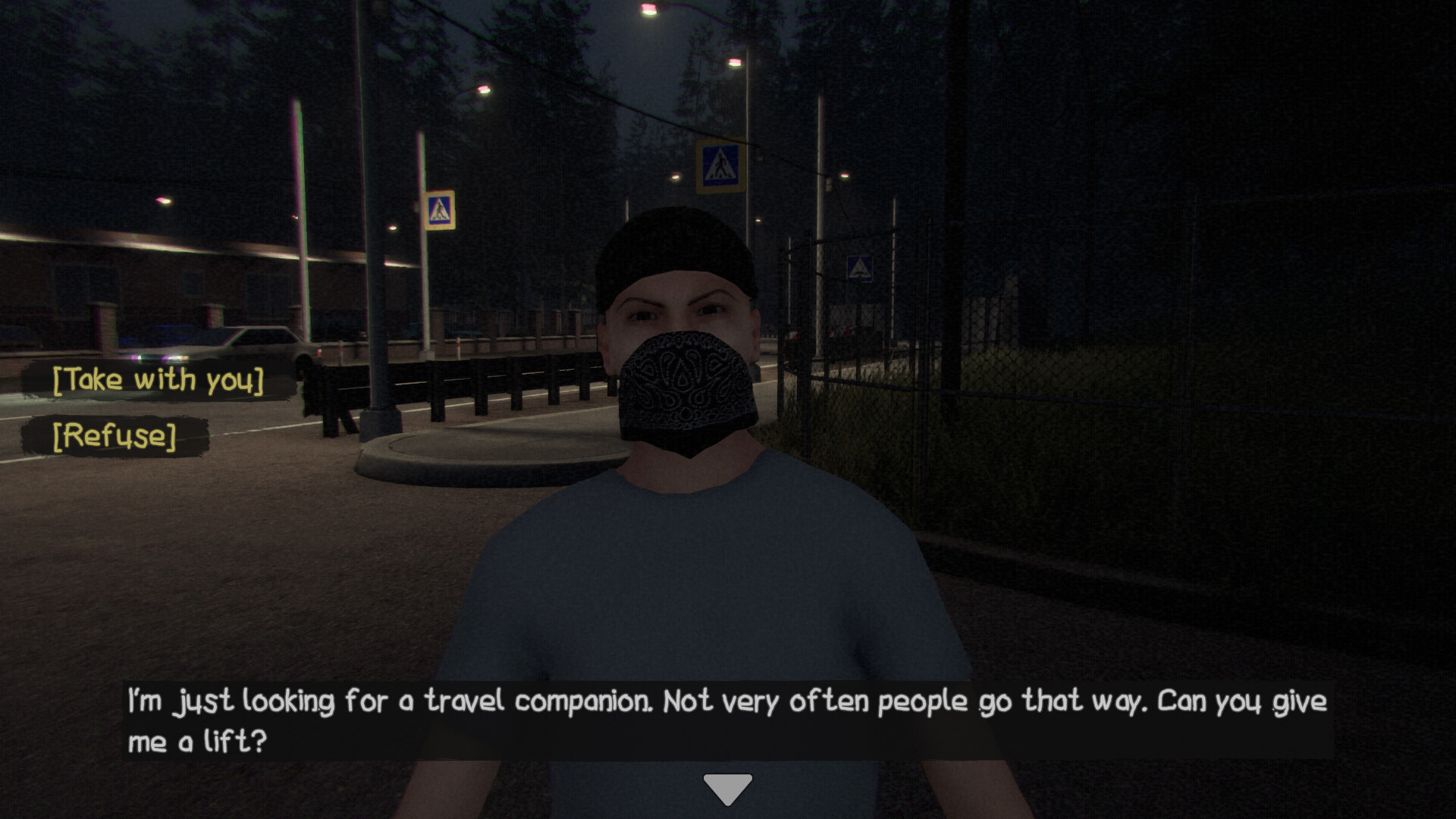
Task: Choose [Refuse] to decline the hitchhiker
Action: pos(114,435)
